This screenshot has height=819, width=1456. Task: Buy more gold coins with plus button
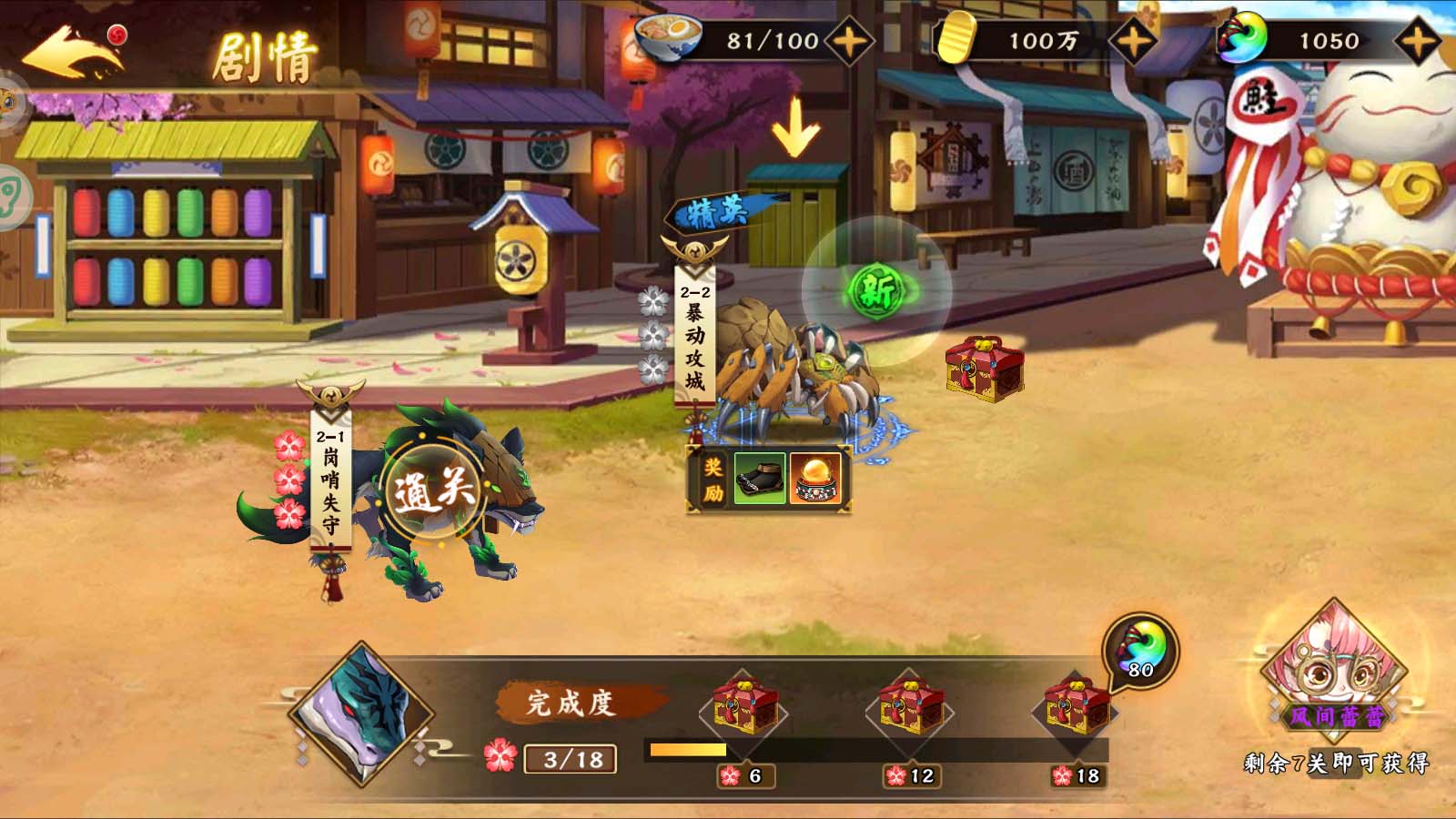tap(1132, 41)
